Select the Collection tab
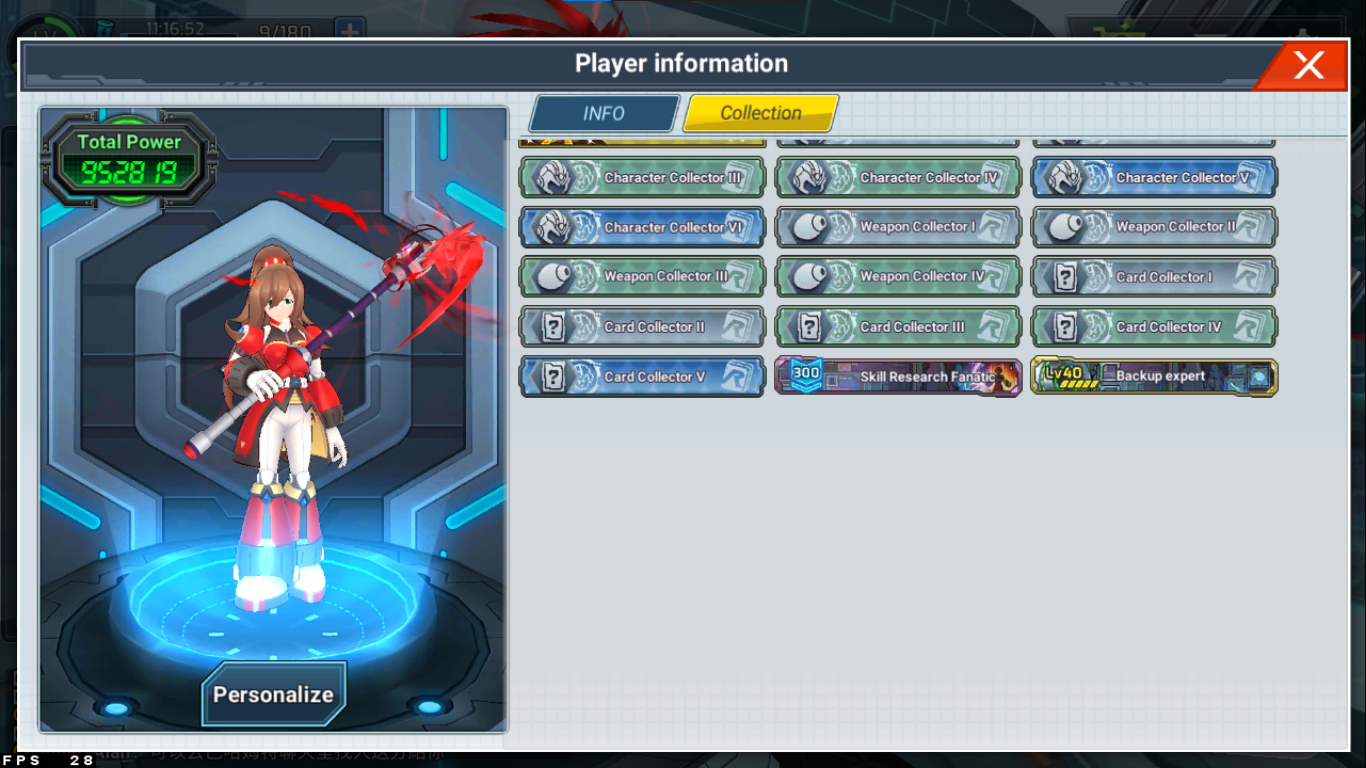The image size is (1366, 768). coord(760,114)
